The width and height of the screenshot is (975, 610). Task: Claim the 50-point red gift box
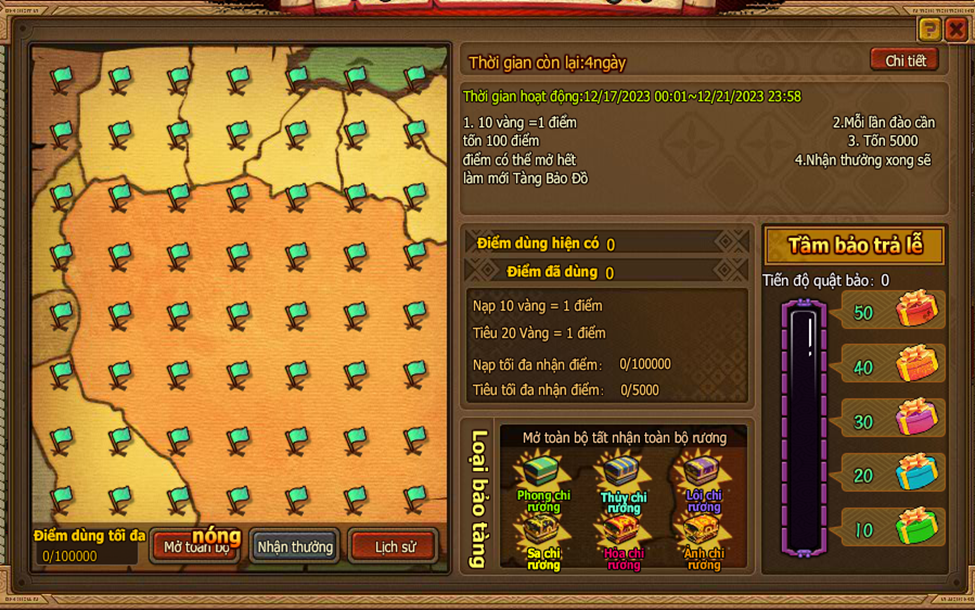point(916,311)
